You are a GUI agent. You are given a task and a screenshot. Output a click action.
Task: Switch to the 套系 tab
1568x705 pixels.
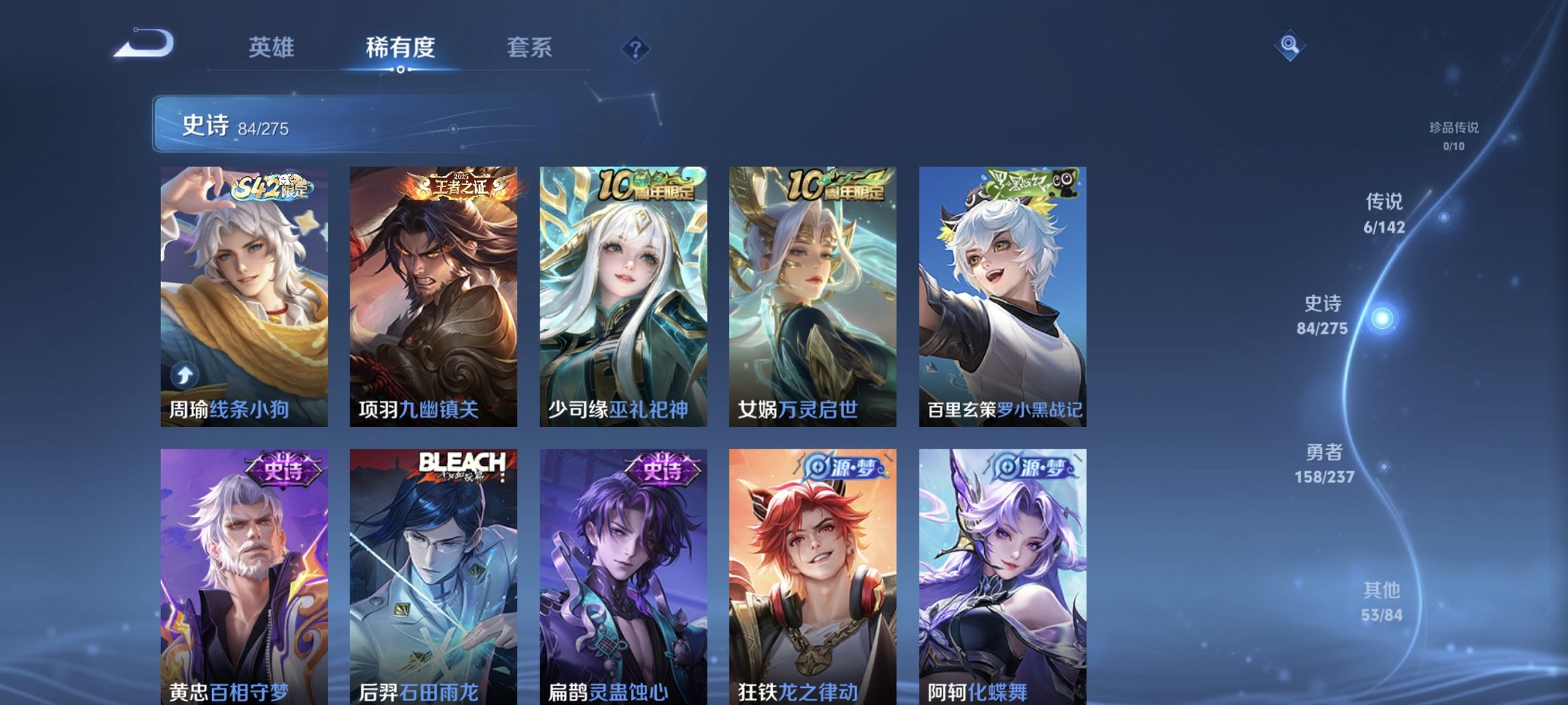pyautogui.click(x=528, y=48)
